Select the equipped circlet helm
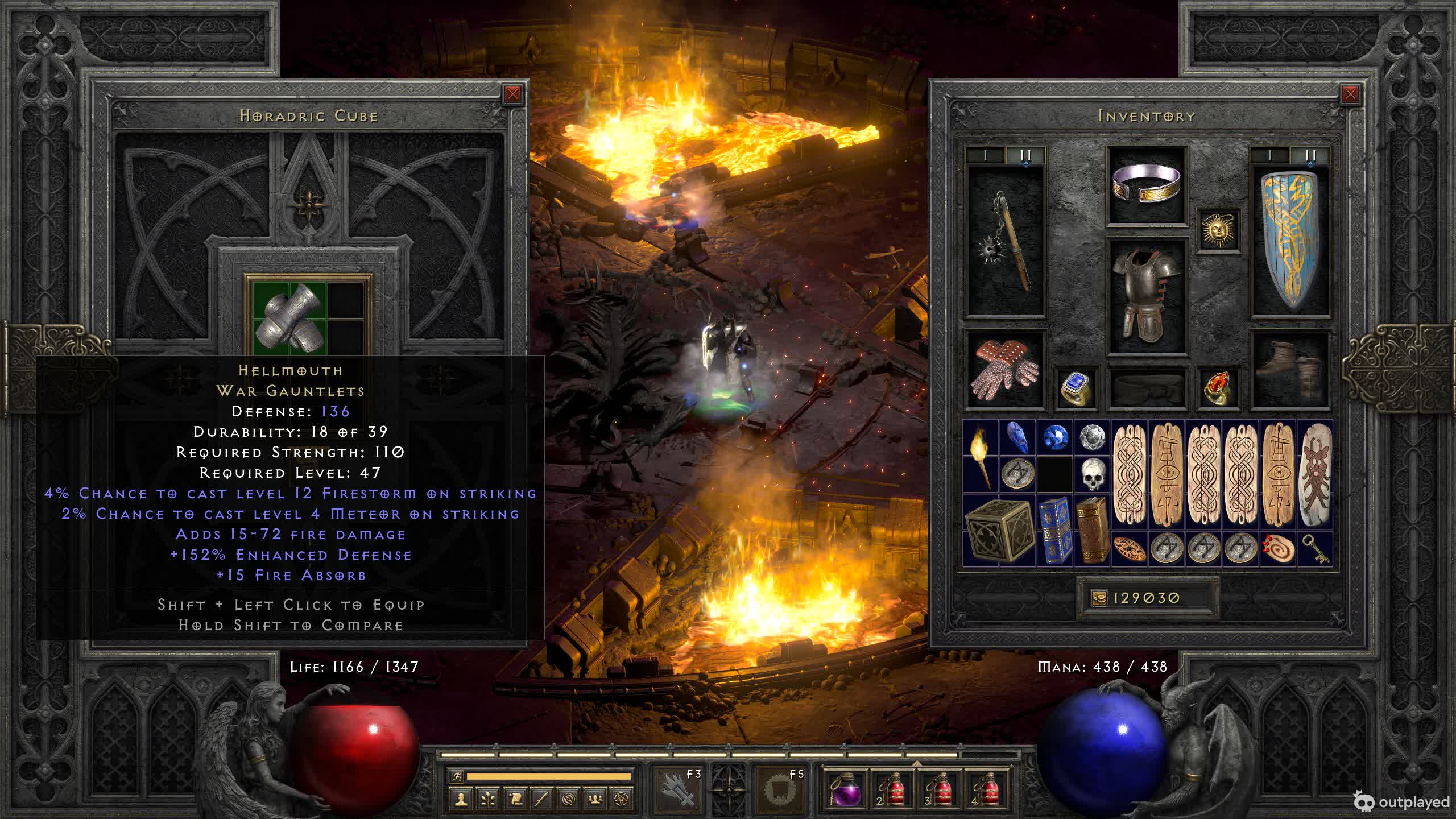The width and height of the screenshot is (1456, 819). [1147, 184]
